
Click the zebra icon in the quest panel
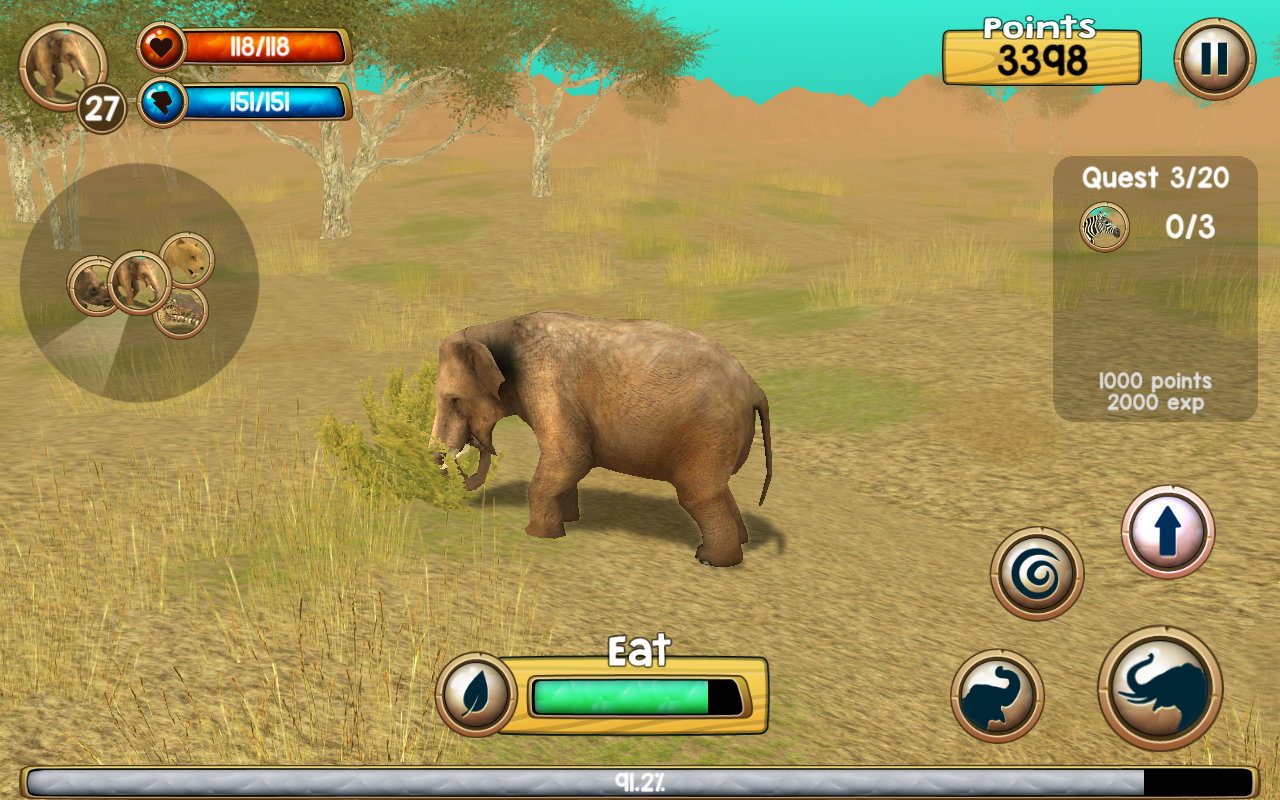click(x=1103, y=228)
